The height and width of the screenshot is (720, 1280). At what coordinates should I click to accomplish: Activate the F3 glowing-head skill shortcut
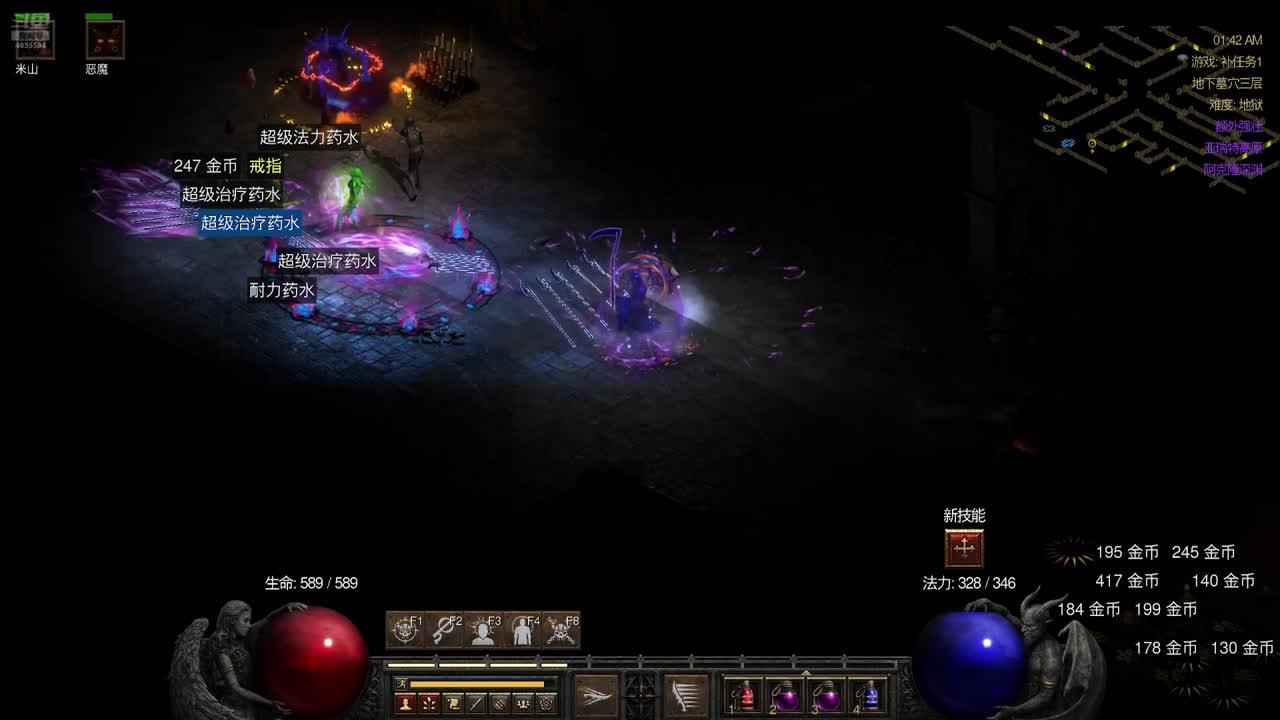click(483, 630)
